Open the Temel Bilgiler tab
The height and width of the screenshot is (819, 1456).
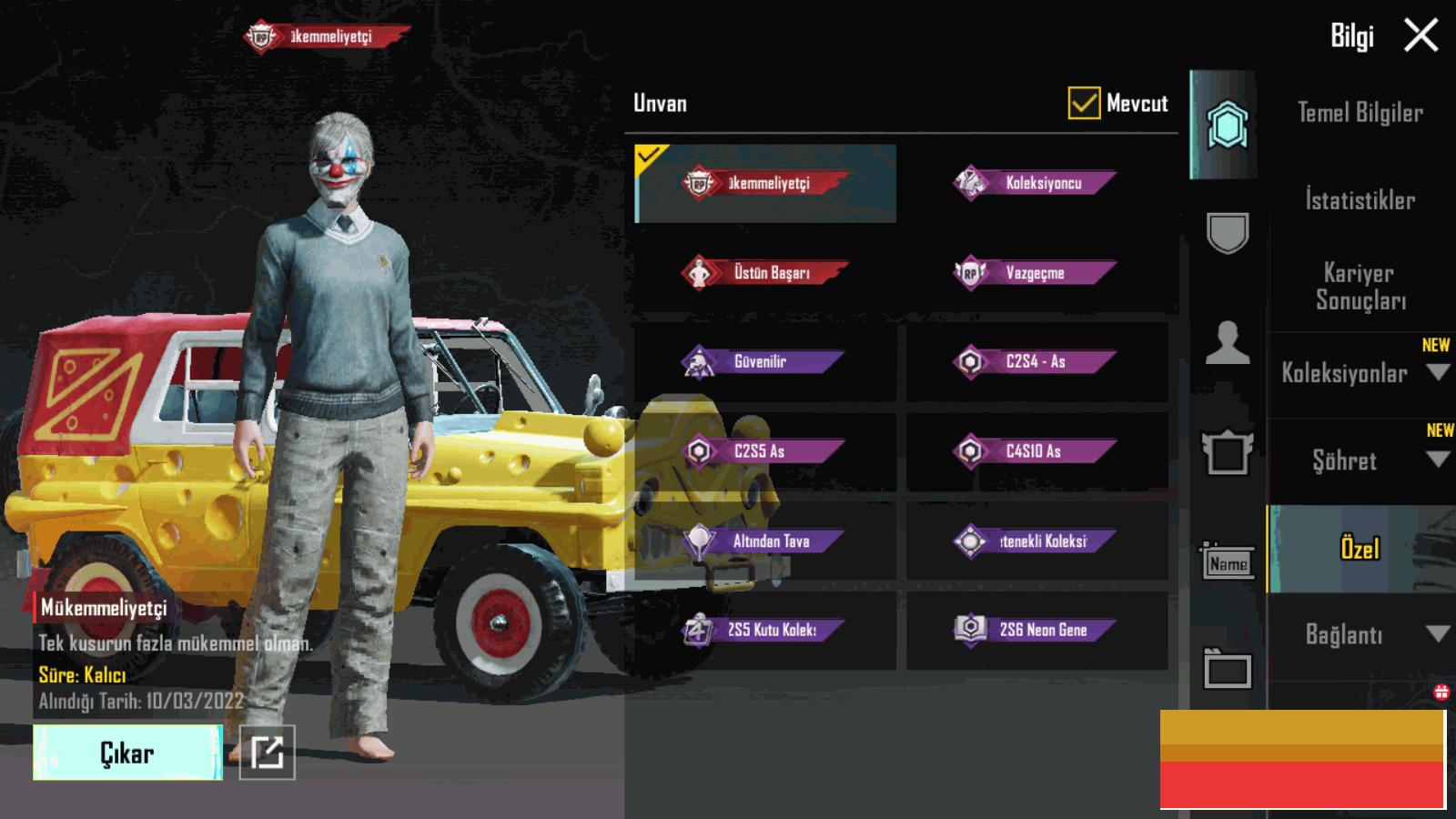coord(1360,113)
